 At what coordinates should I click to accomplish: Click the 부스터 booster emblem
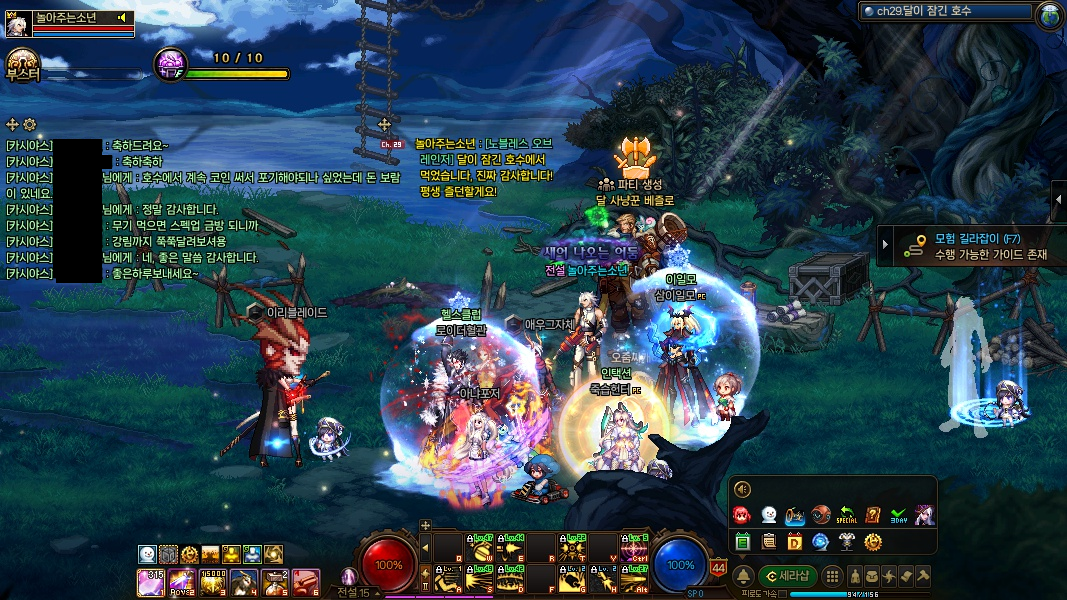(22, 64)
